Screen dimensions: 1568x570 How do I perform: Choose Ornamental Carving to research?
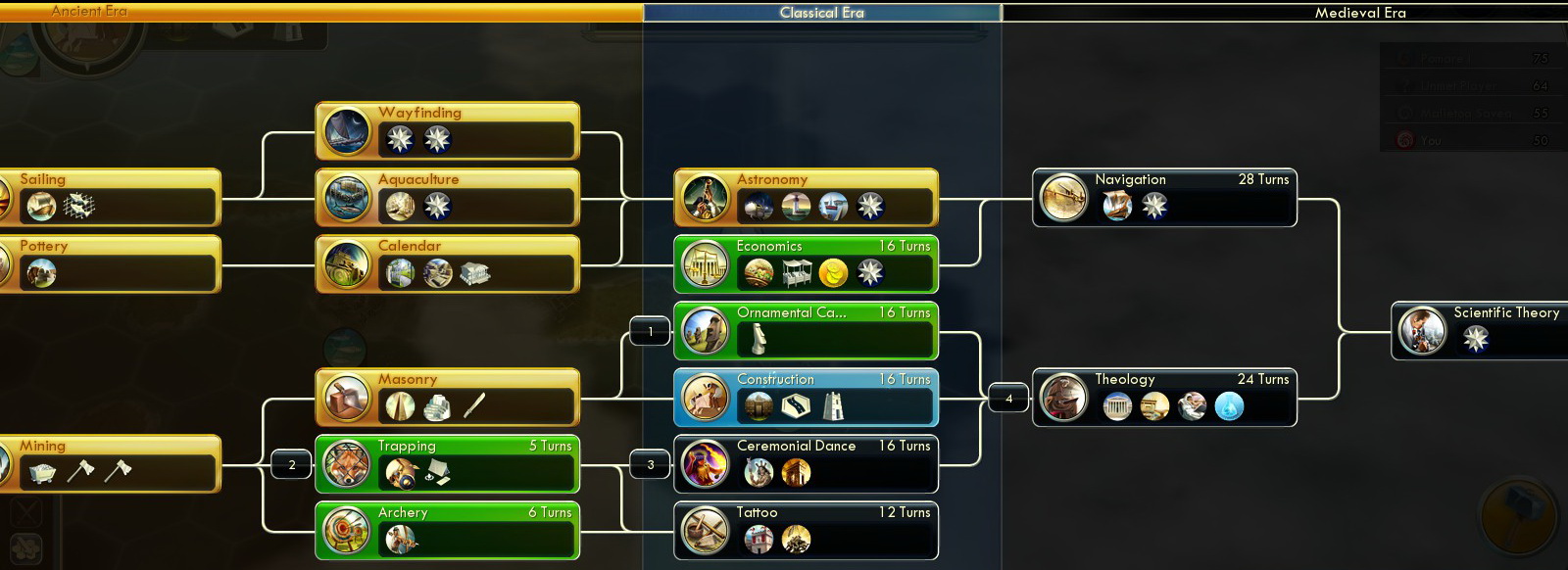click(x=806, y=330)
